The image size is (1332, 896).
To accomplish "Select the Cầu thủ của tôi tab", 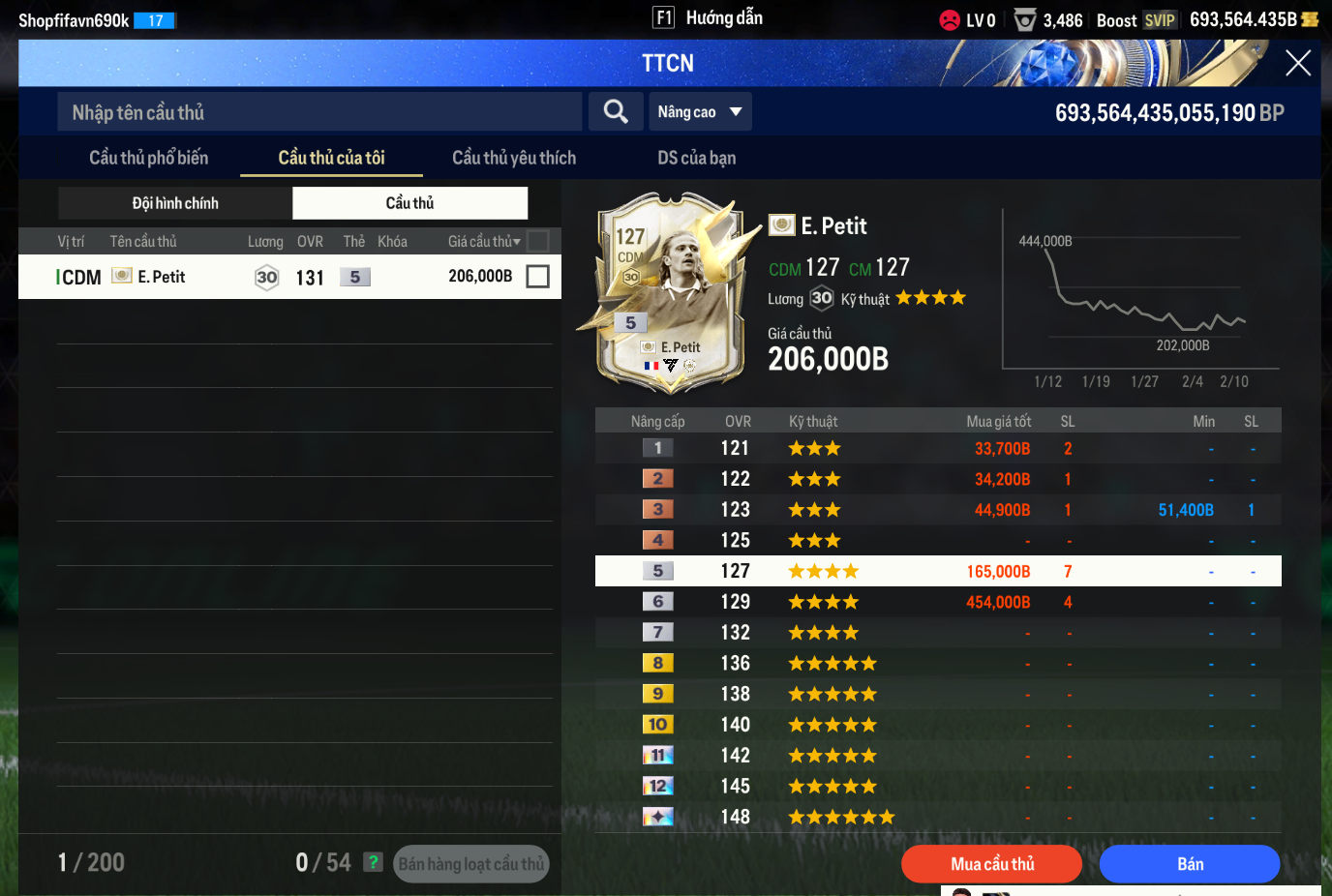I will pyautogui.click(x=331, y=158).
